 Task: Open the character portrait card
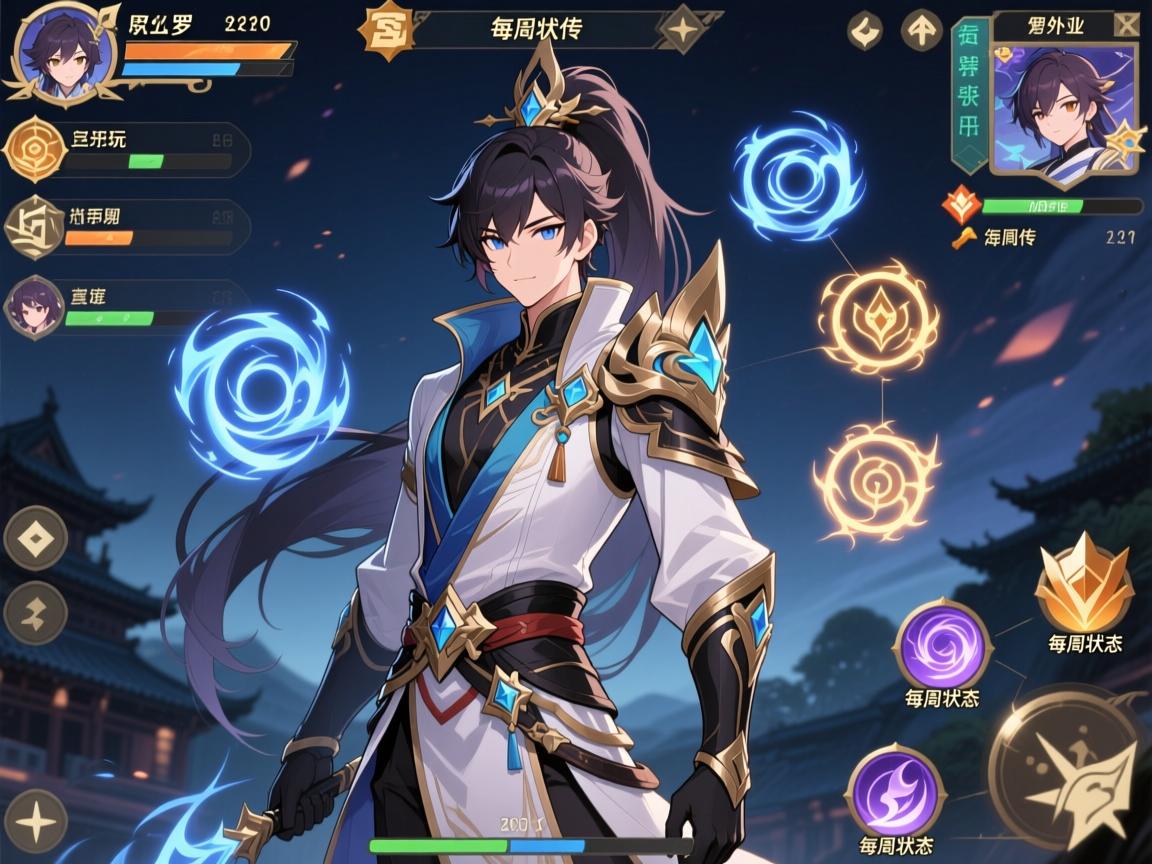[x=1064, y=112]
